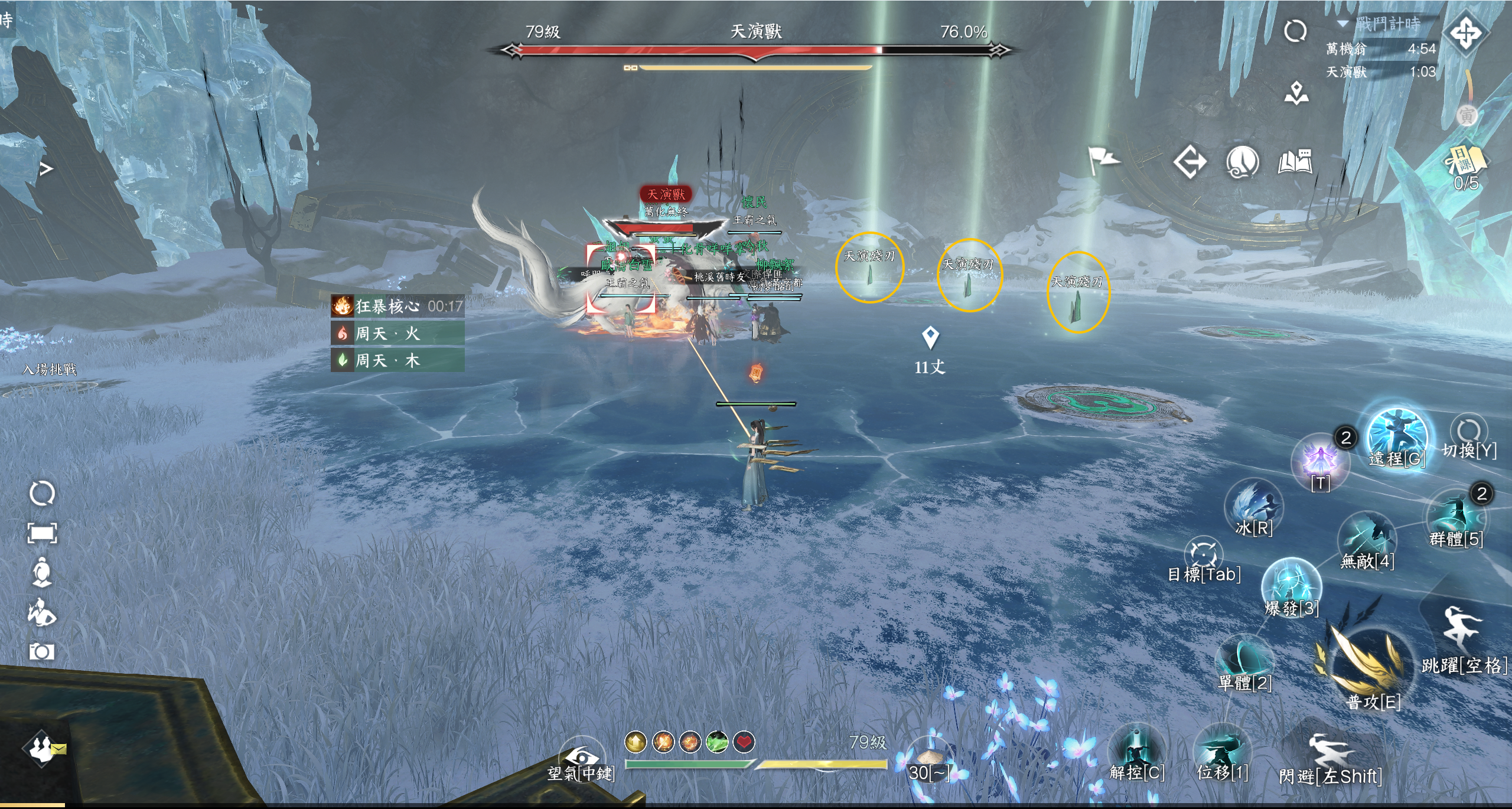The width and height of the screenshot is (1512, 809).
Task: Toggle 望氣 vision mode eye icon
Action: tap(581, 757)
